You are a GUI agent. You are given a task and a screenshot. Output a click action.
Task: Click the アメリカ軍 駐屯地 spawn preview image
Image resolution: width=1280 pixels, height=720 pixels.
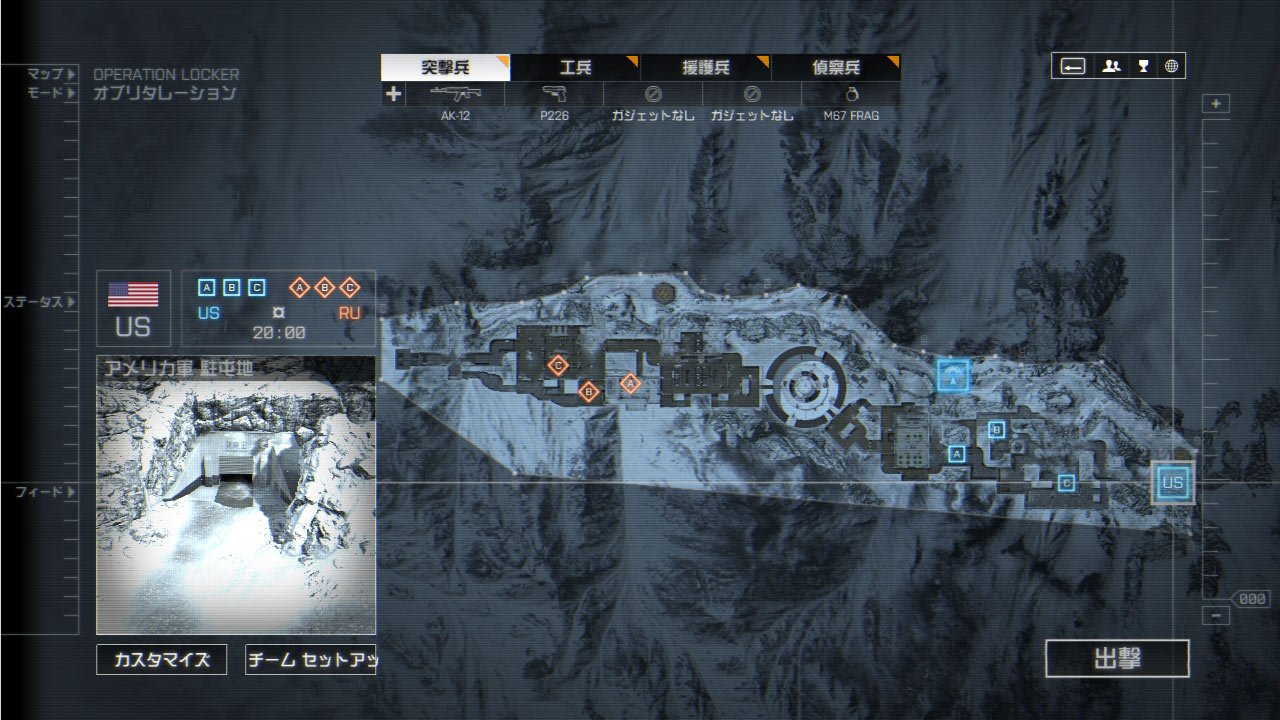(236, 495)
